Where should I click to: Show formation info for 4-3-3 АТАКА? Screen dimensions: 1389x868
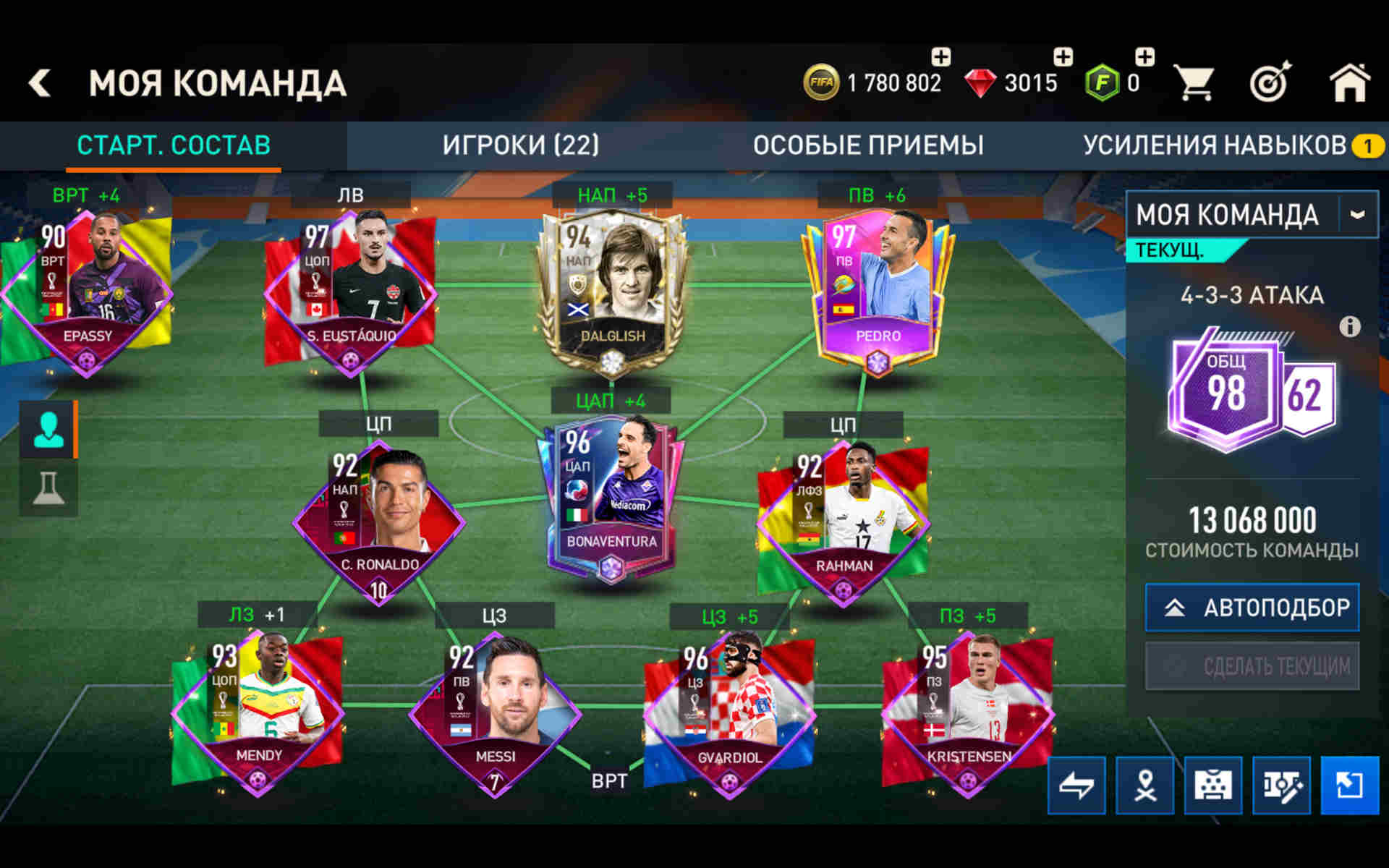click(1349, 327)
